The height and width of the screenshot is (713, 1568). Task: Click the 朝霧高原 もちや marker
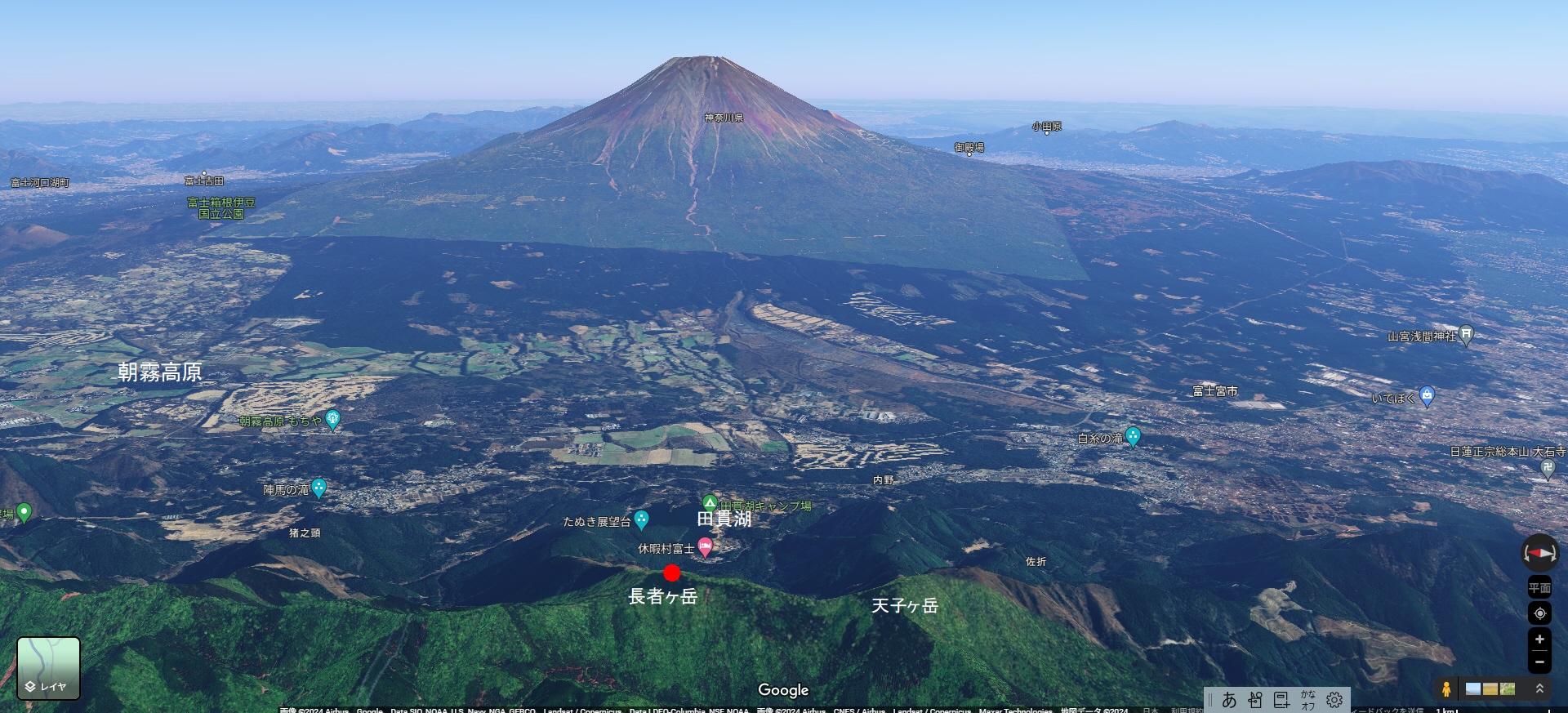click(332, 420)
